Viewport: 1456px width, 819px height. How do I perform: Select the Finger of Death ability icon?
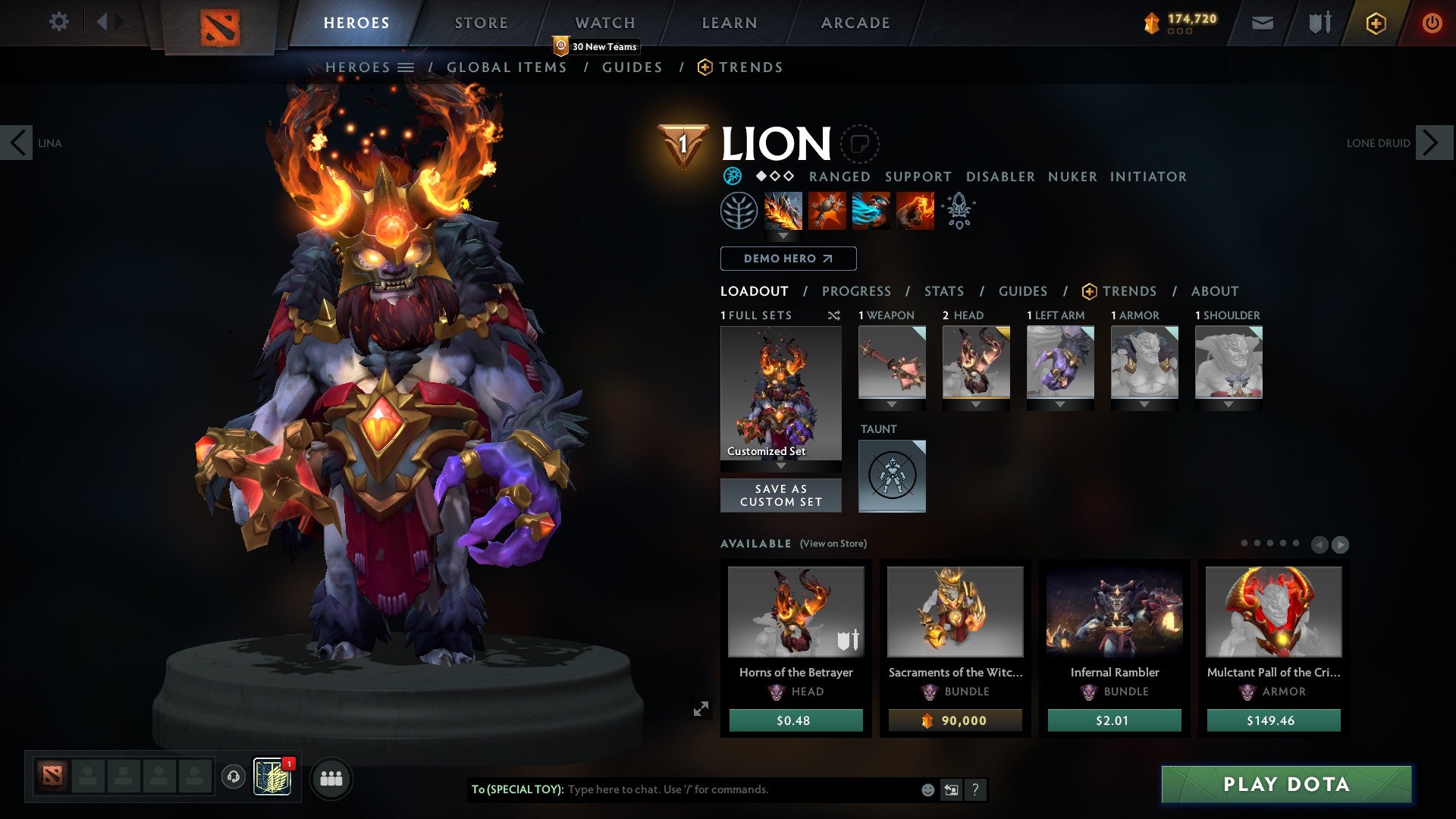click(x=914, y=211)
